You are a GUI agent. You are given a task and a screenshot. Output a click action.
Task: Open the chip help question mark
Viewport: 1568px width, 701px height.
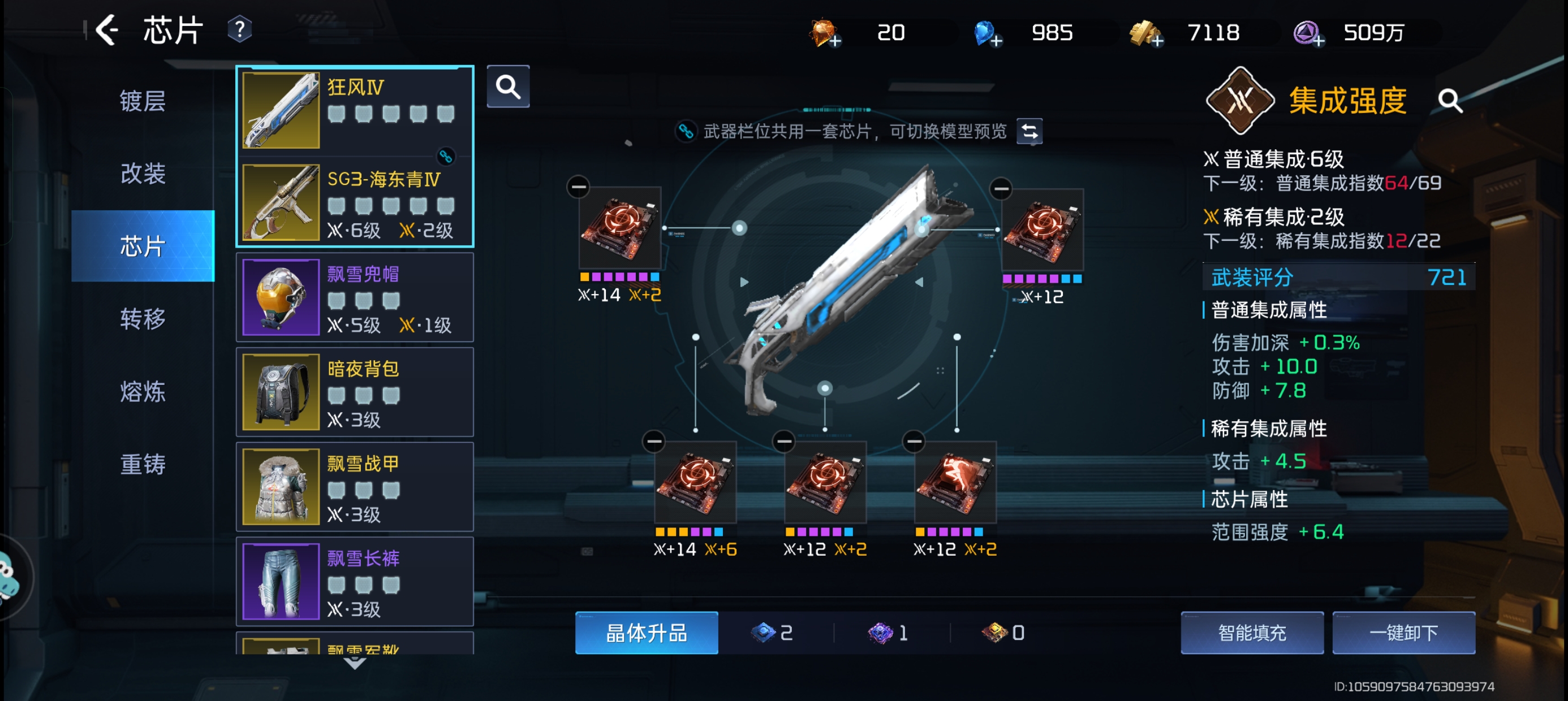239,30
